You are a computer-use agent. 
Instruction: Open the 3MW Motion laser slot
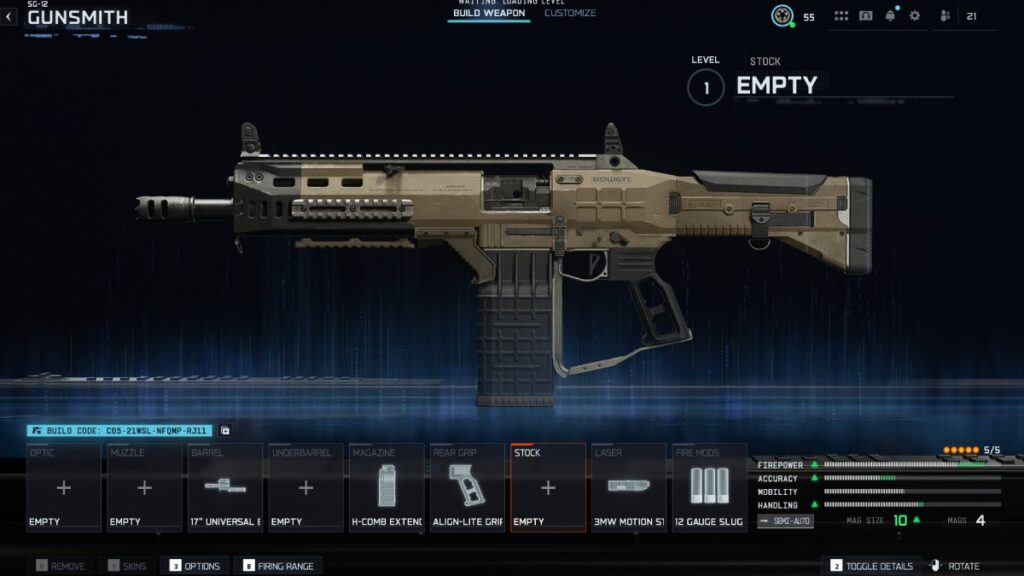tap(628, 488)
